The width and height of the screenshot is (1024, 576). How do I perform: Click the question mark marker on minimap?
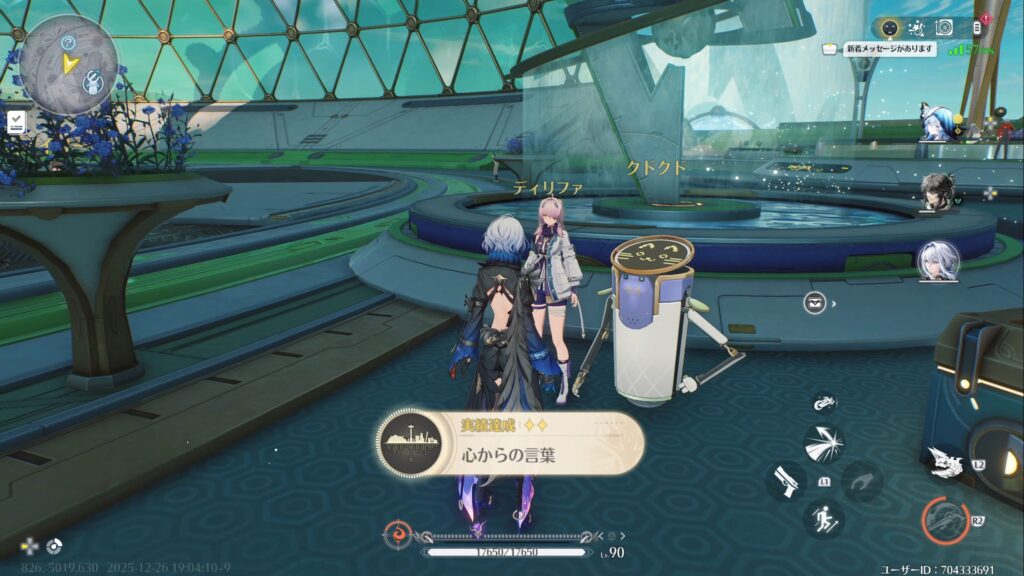[x=68, y=42]
